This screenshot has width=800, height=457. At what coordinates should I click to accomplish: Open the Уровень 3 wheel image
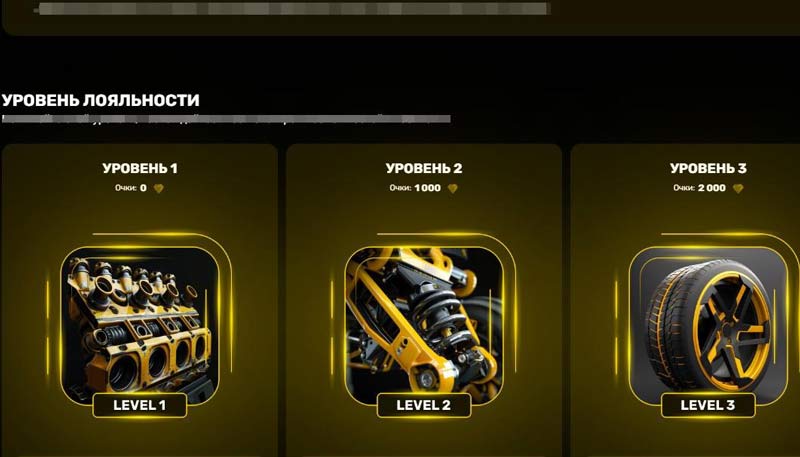[707, 318]
